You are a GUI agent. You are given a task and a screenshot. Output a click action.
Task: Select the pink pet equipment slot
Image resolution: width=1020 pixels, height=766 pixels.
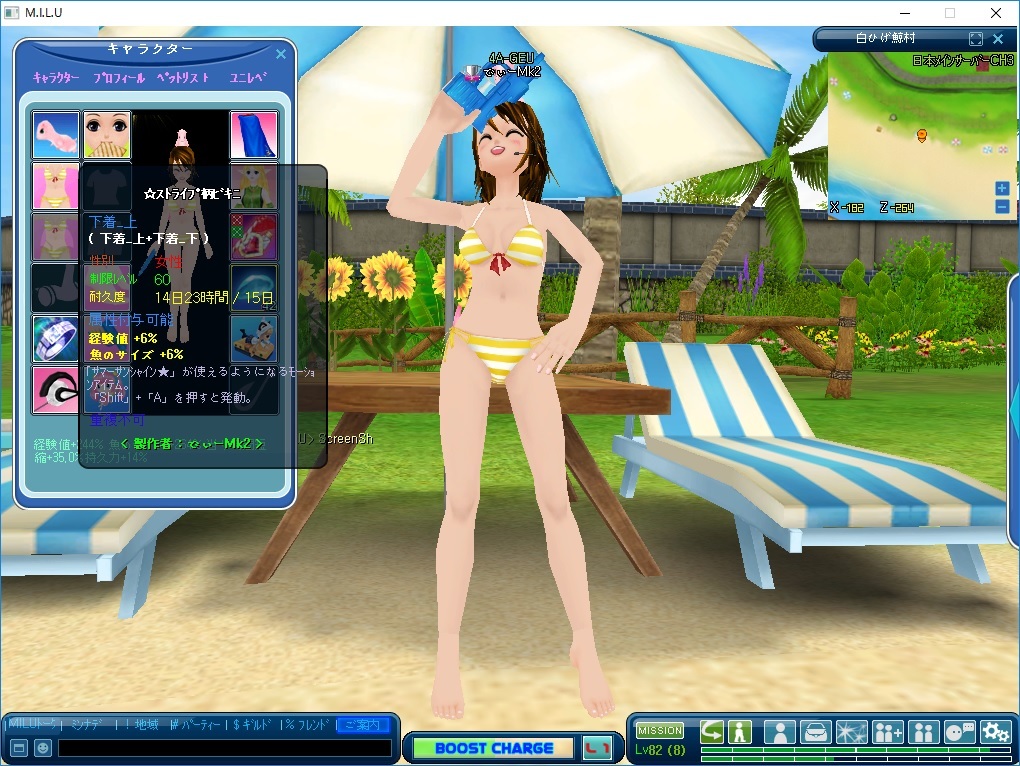pyautogui.click(x=55, y=135)
